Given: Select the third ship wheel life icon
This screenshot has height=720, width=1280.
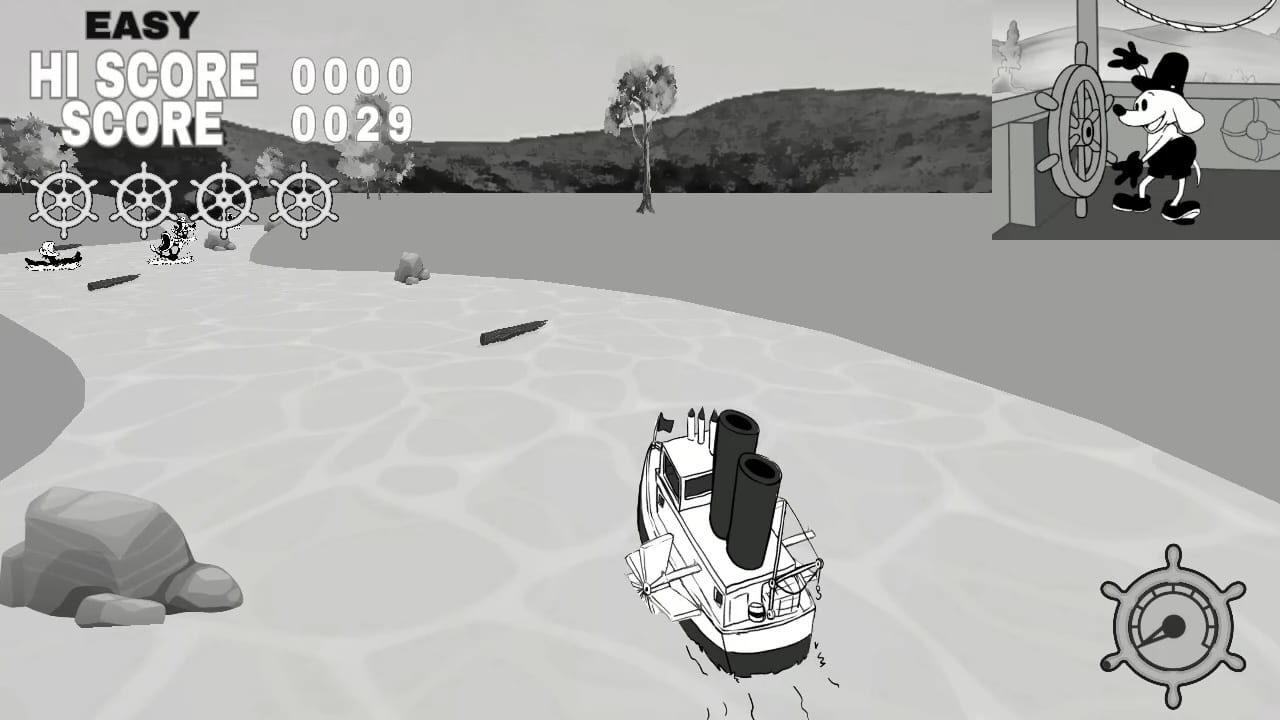Looking at the screenshot, I should click(x=224, y=198).
